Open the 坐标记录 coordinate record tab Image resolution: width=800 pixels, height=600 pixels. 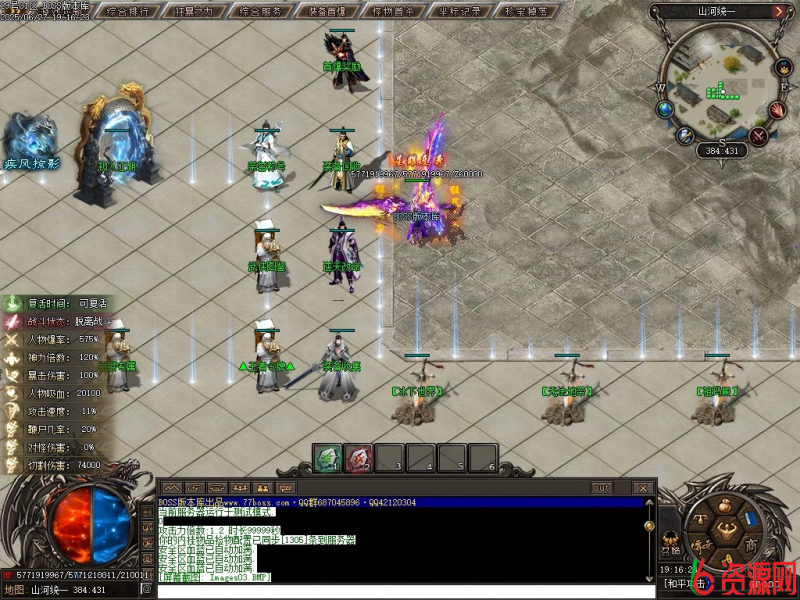click(x=460, y=12)
